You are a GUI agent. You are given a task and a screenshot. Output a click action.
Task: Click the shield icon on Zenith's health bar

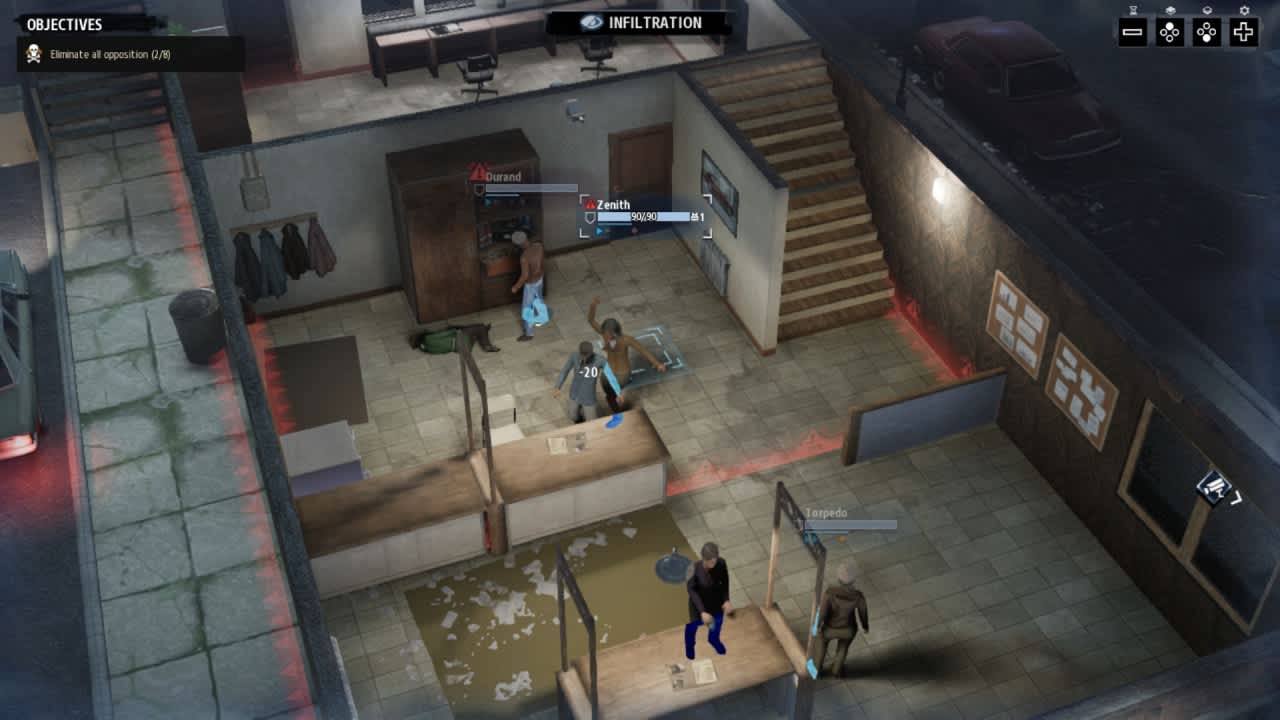click(589, 217)
